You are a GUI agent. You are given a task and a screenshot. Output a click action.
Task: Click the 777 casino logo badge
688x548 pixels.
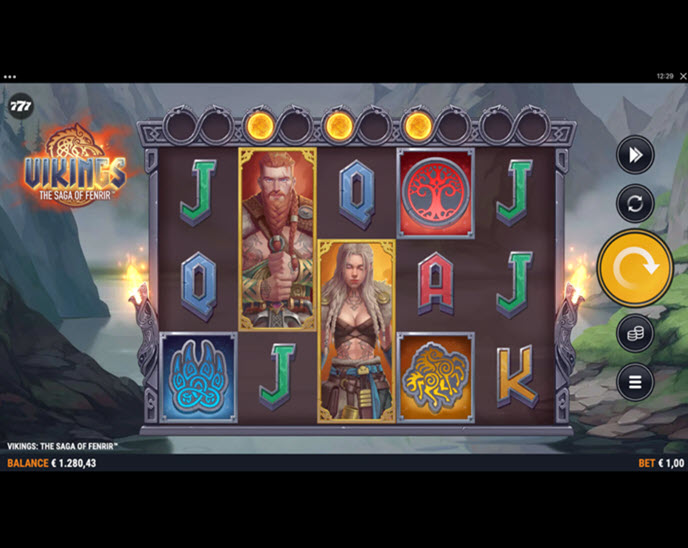20,106
